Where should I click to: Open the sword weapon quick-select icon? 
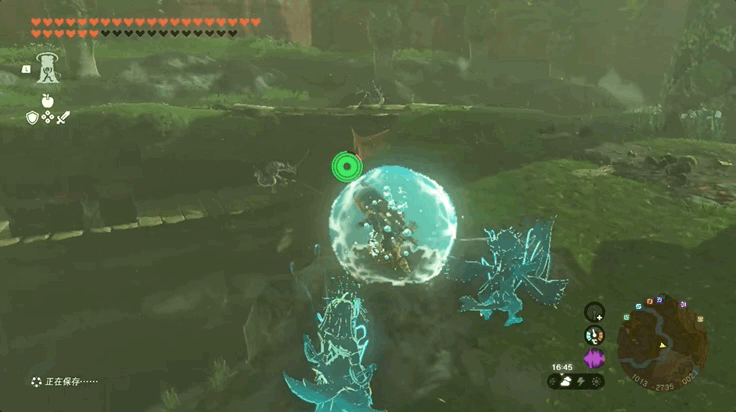coord(62,118)
